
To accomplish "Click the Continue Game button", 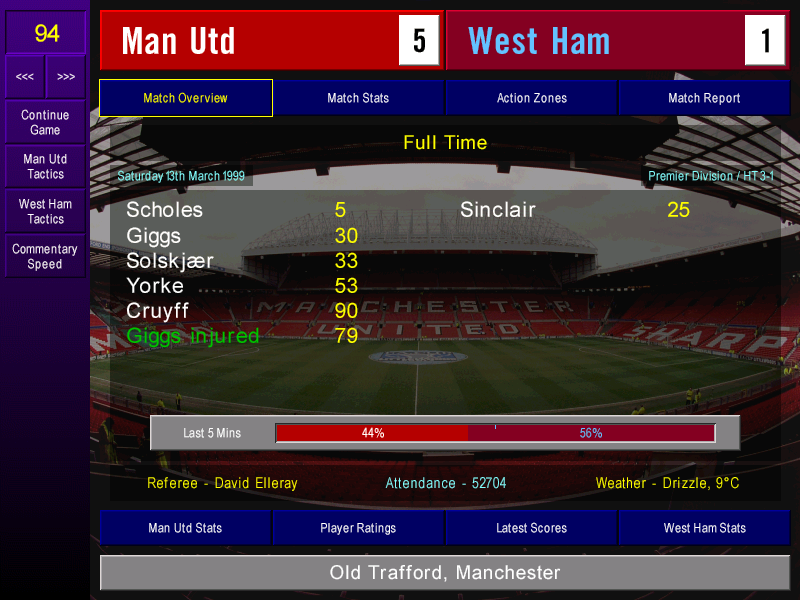I will point(45,122).
